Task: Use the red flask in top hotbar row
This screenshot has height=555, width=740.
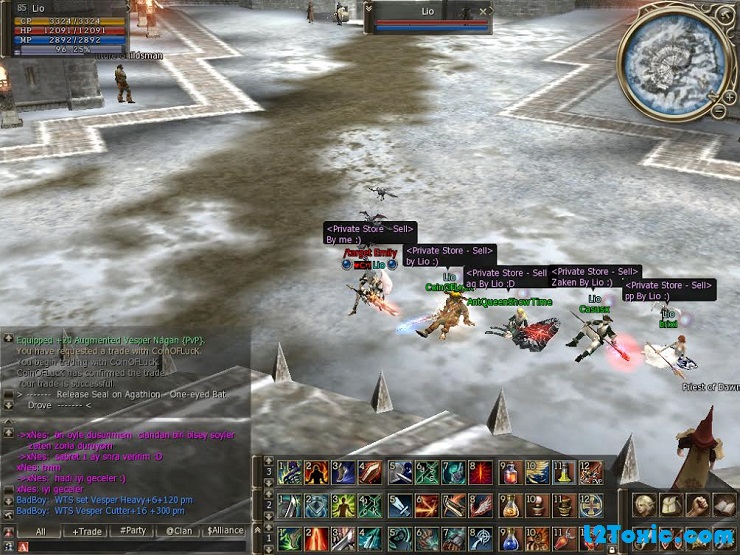Action: click(510, 472)
